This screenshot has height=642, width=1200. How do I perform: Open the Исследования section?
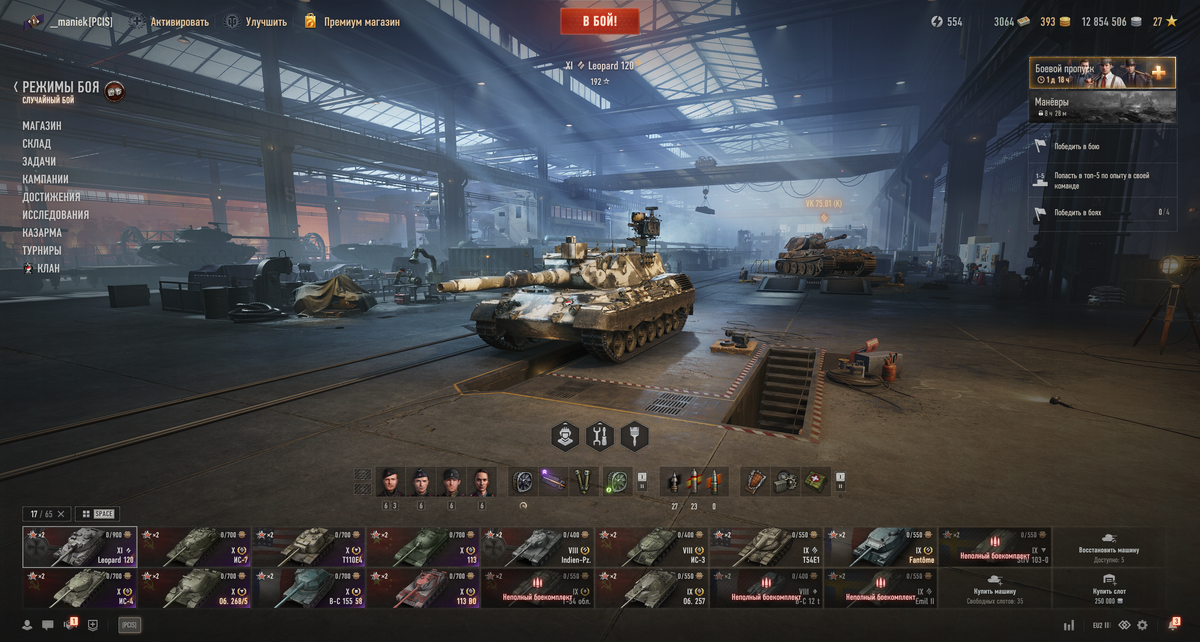pyautogui.click(x=56, y=215)
